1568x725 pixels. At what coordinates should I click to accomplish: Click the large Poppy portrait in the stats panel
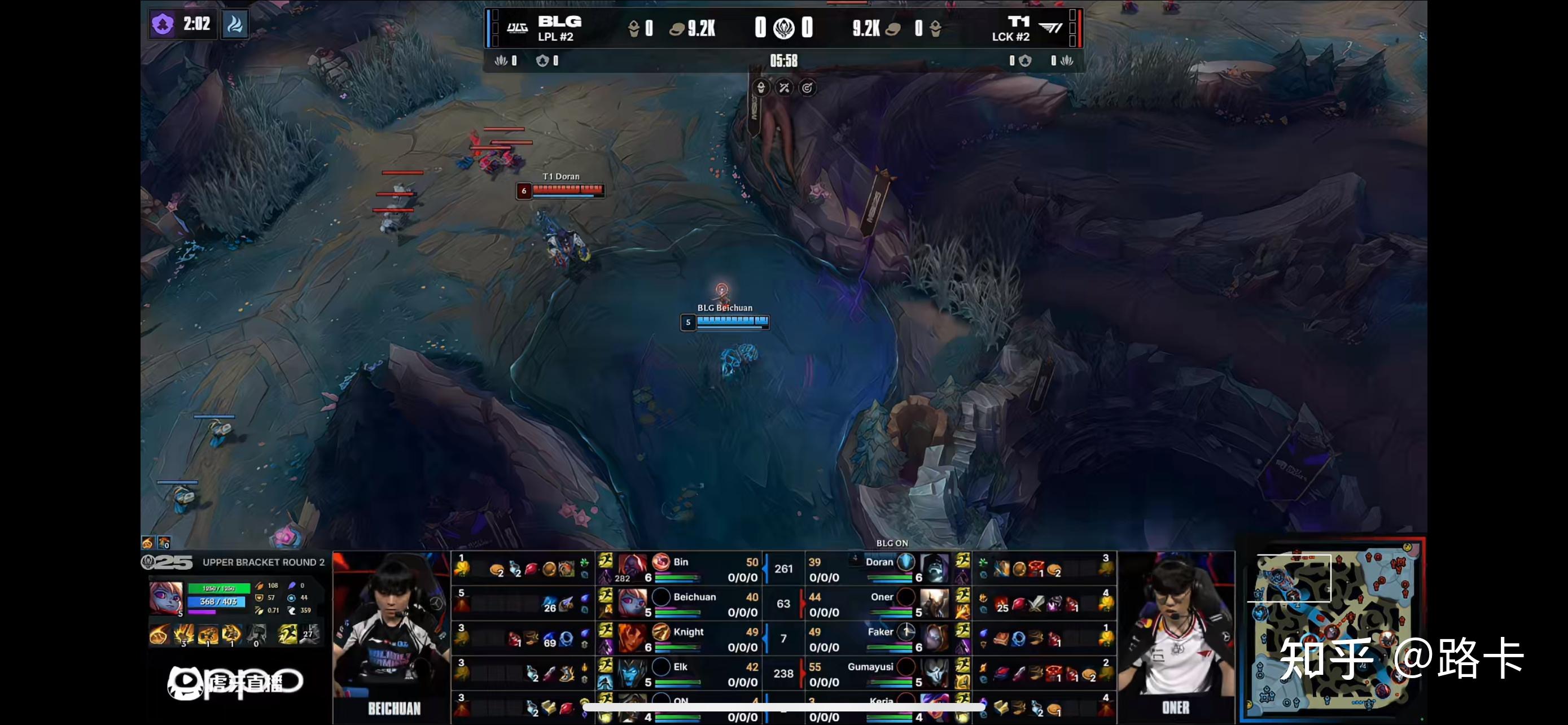point(165,598)
